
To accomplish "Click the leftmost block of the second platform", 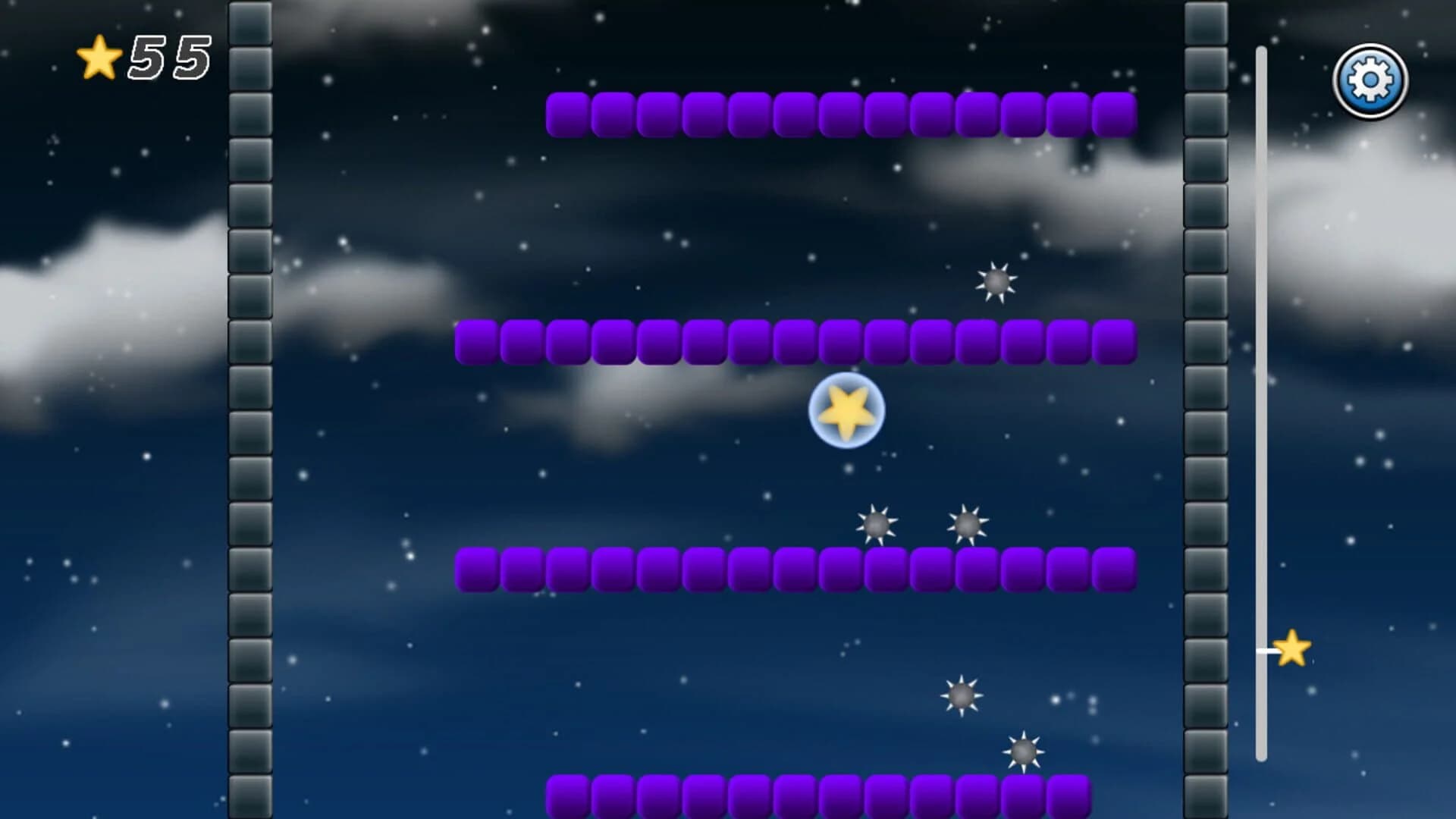I will (474, 341).
